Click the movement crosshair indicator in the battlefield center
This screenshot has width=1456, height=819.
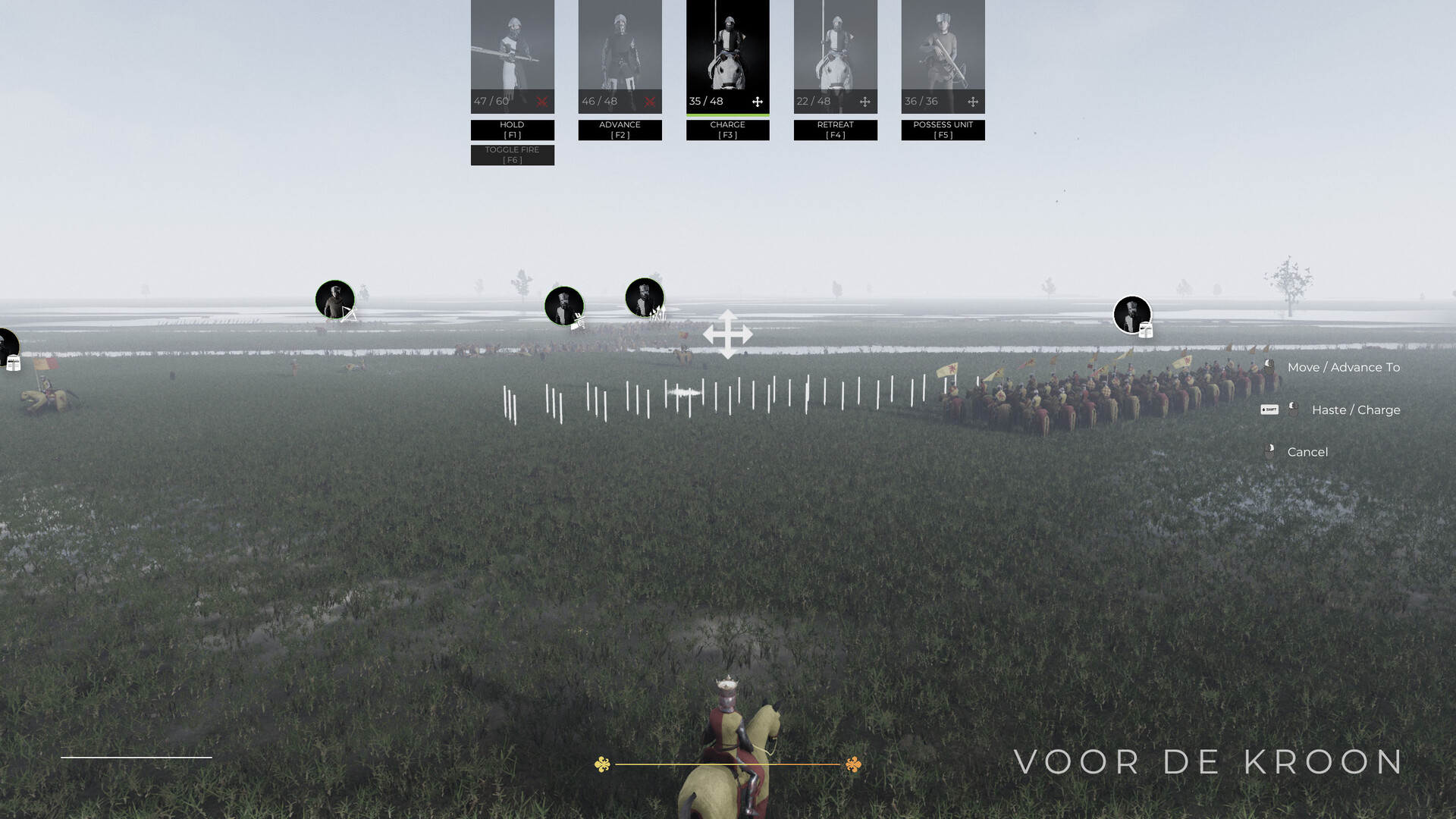point(729,333)
